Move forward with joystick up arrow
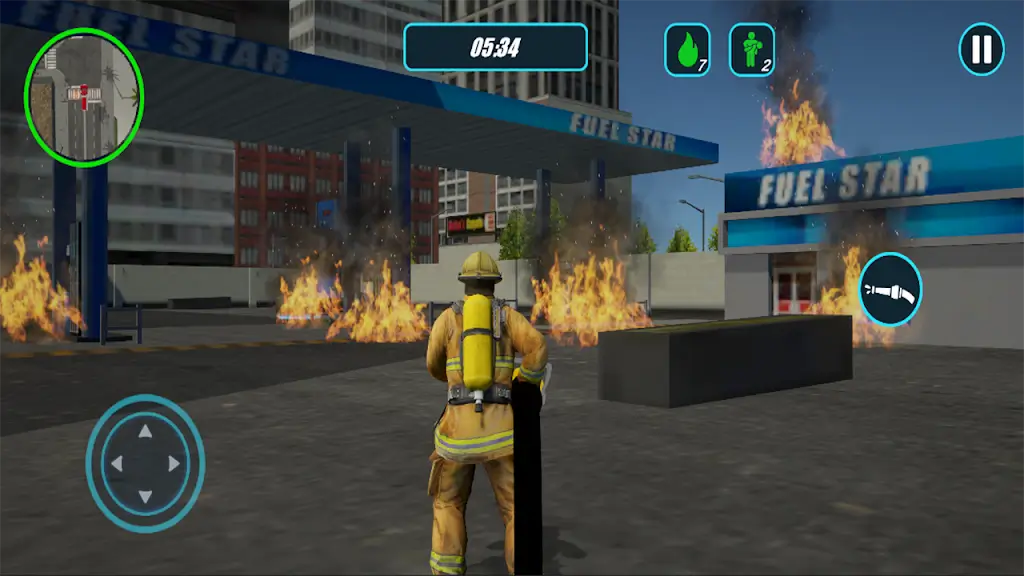The width and height of the screenshot is (1024, 576). pos(145,432)
